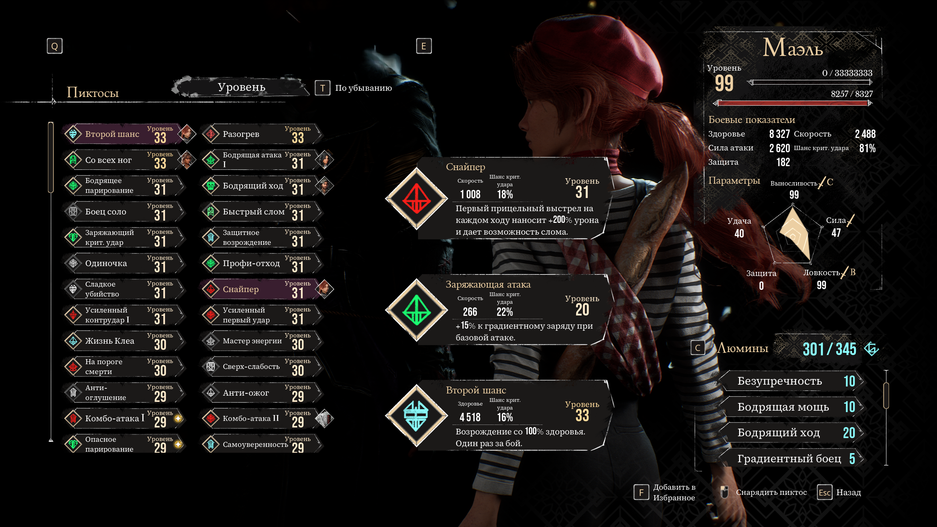Select the Одиночка picto entry
Viewport: 937px width, 527px height.
coord(118,264)
